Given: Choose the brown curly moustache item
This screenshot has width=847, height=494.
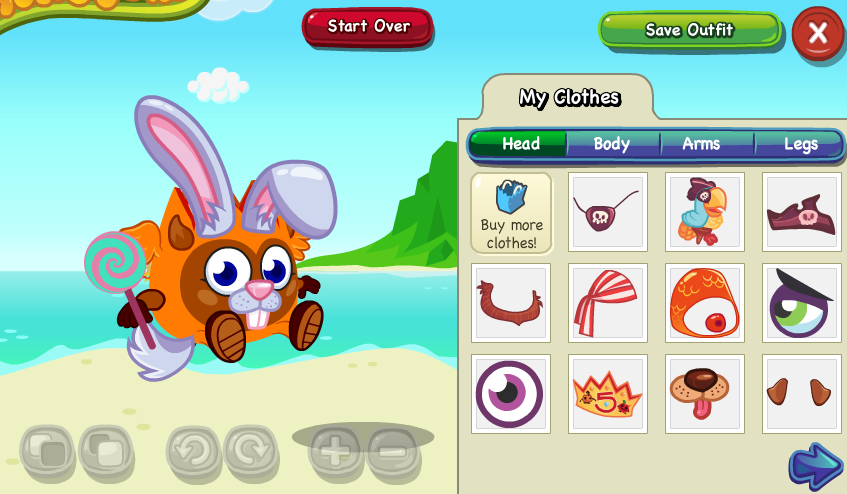Looking at the screenshot, I should pyautogui.click(x=511, y=303).
